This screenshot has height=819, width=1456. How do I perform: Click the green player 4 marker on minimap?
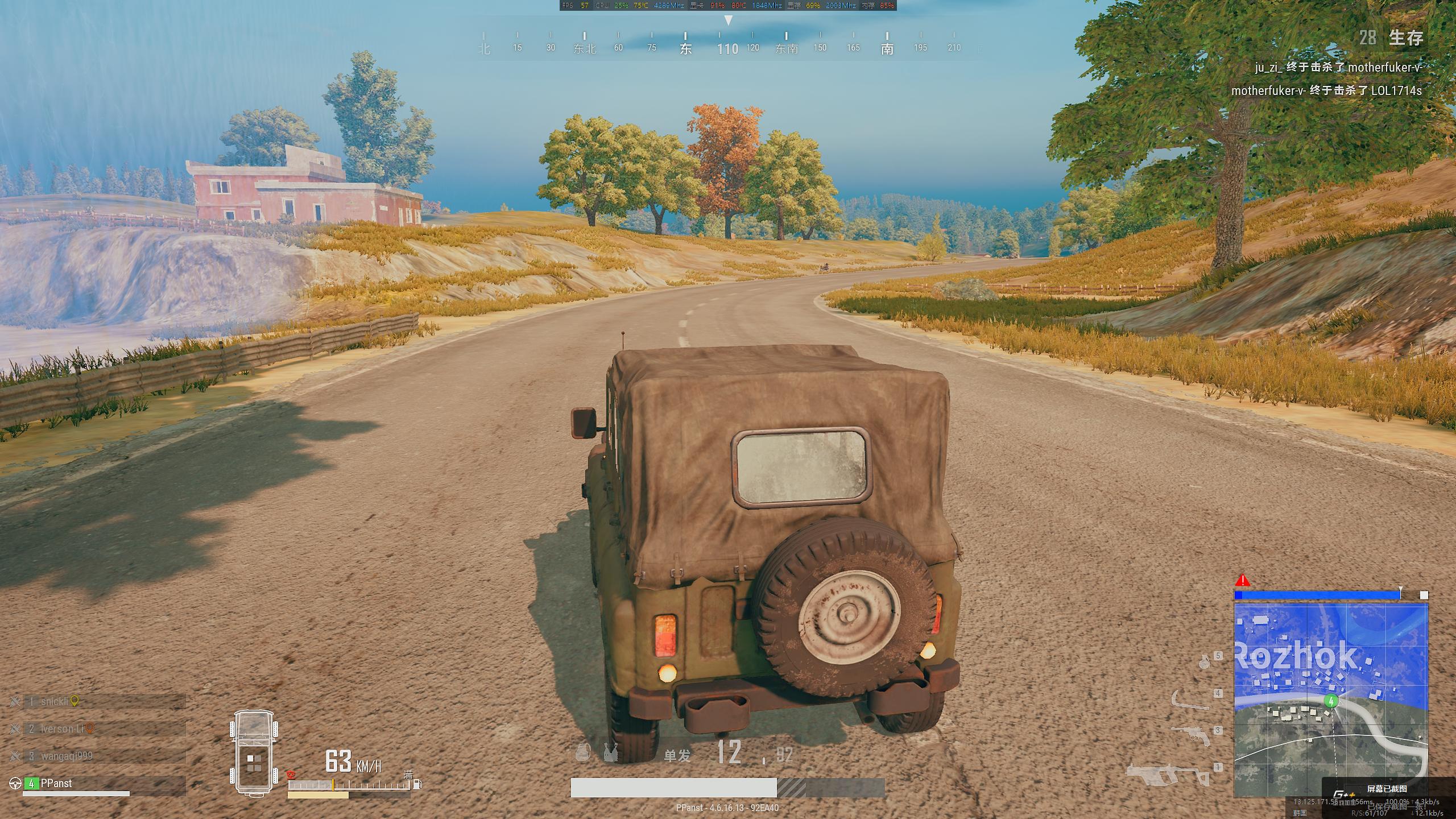(1330, 701)
